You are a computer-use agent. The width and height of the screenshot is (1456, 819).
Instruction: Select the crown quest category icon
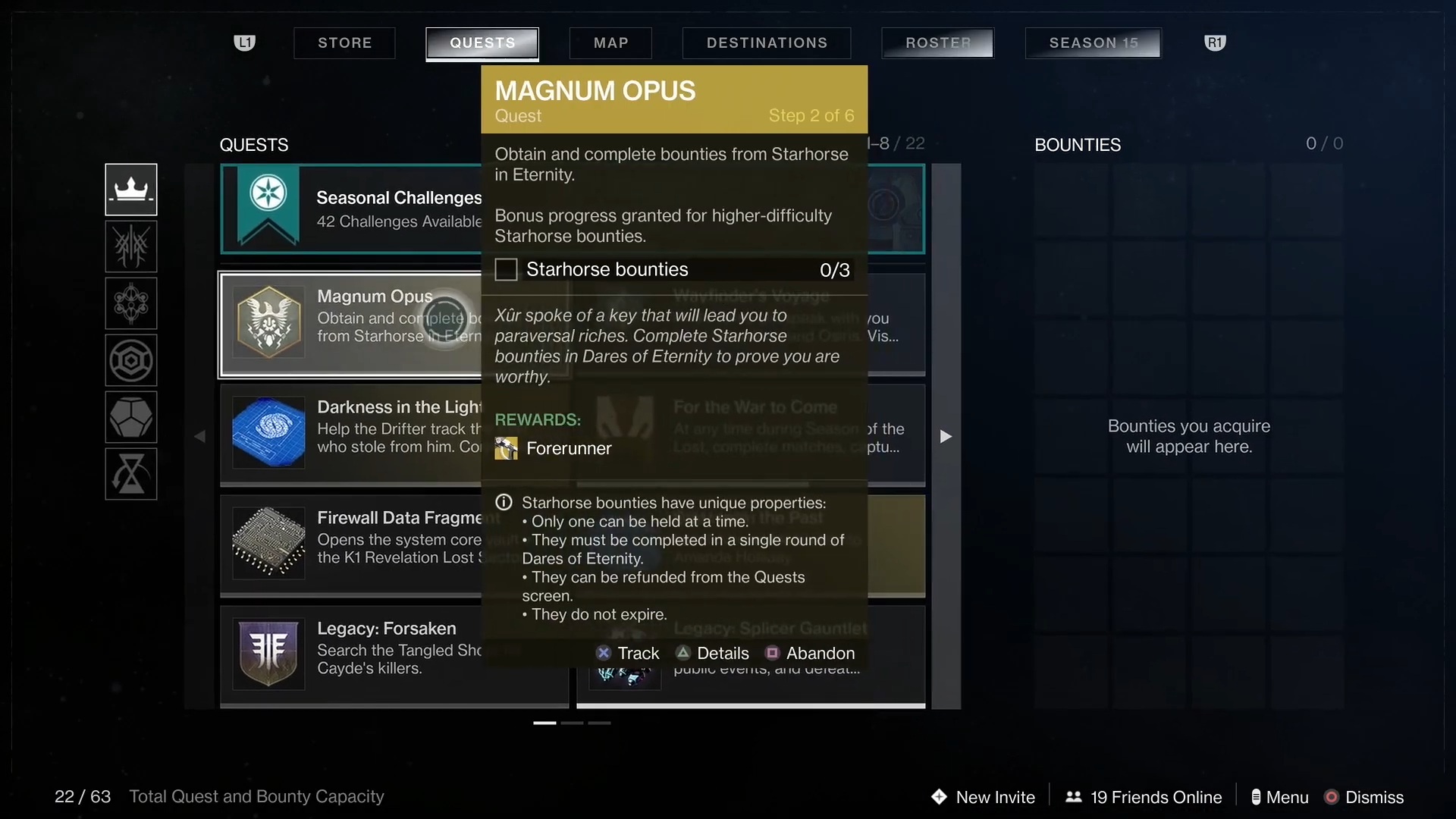point(131,190)
